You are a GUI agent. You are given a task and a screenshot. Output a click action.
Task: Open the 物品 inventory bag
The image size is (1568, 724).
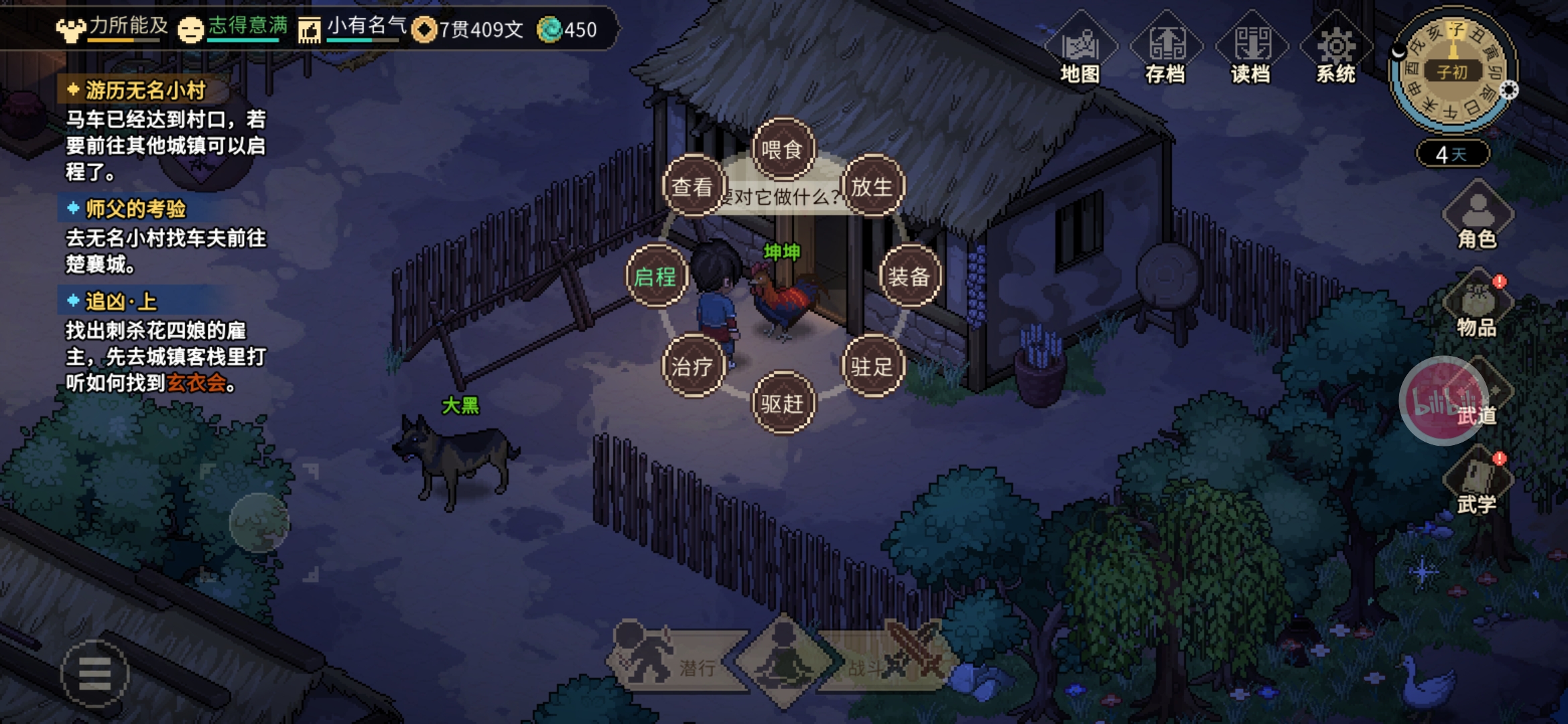(1478, 306)
